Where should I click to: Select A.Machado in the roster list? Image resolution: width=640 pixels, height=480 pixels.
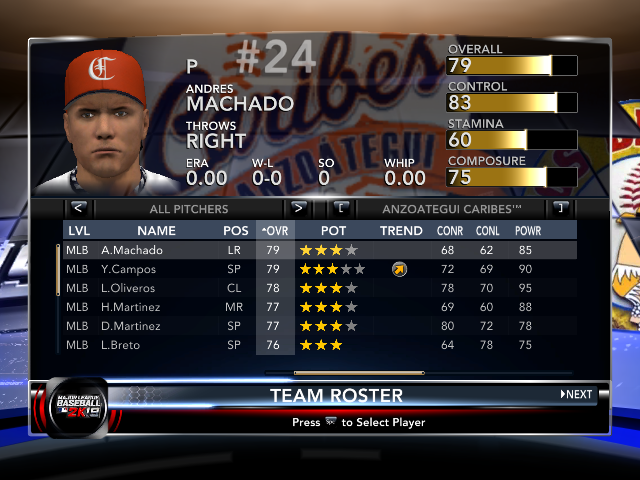131,250
